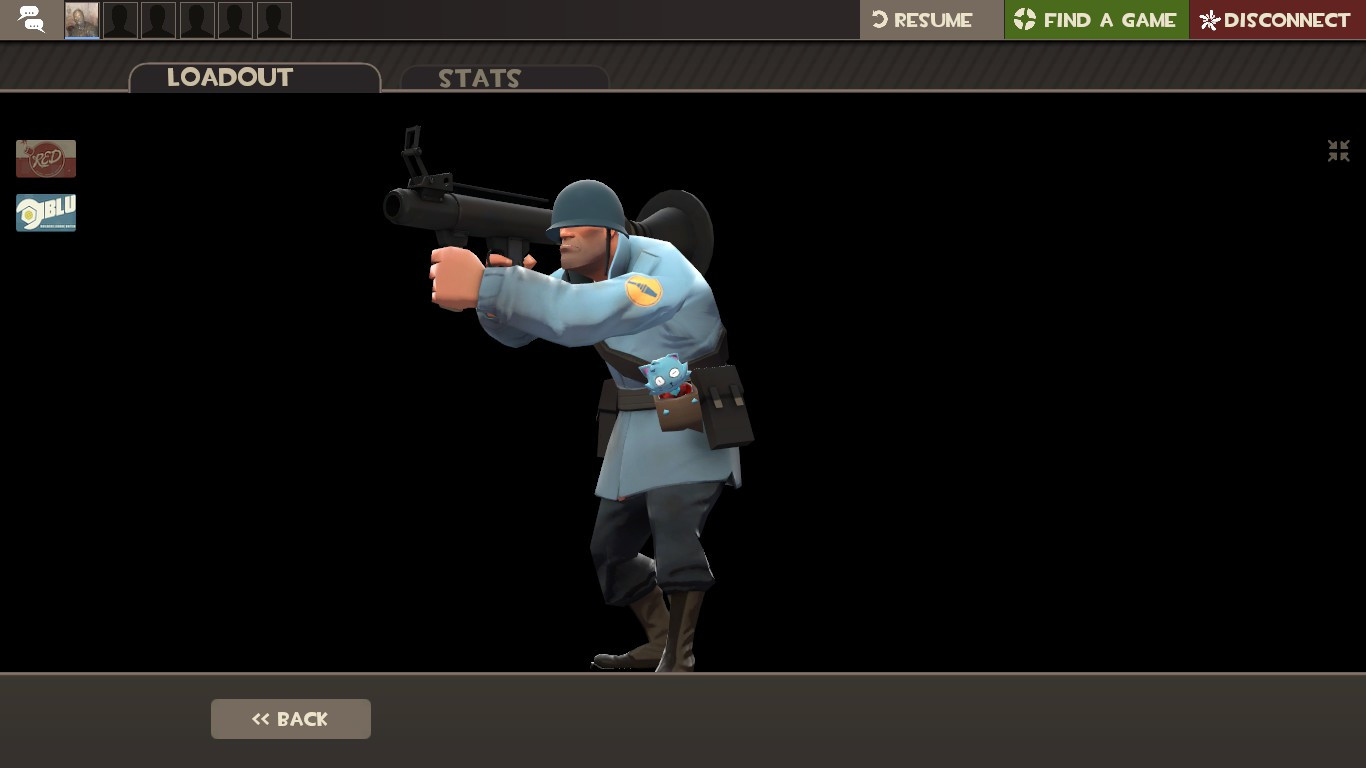Click the Disconnect splat icon

(x=1208, y=19)
